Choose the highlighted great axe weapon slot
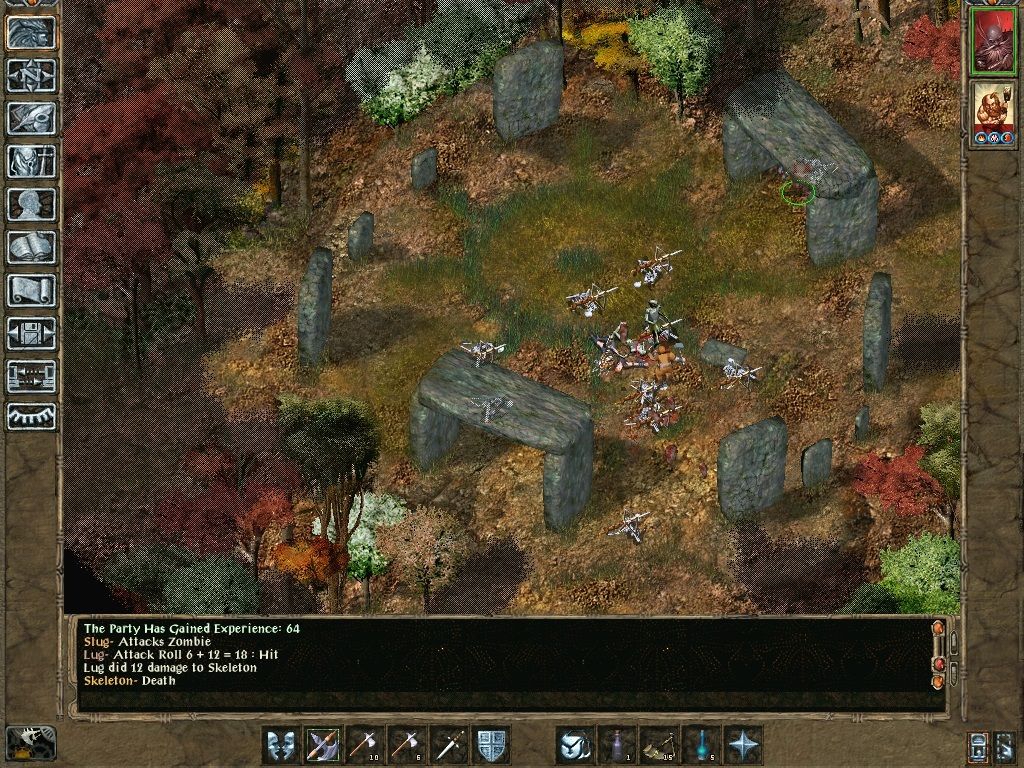Screen dimensions: 1024x768 click(x=323, y=745)
